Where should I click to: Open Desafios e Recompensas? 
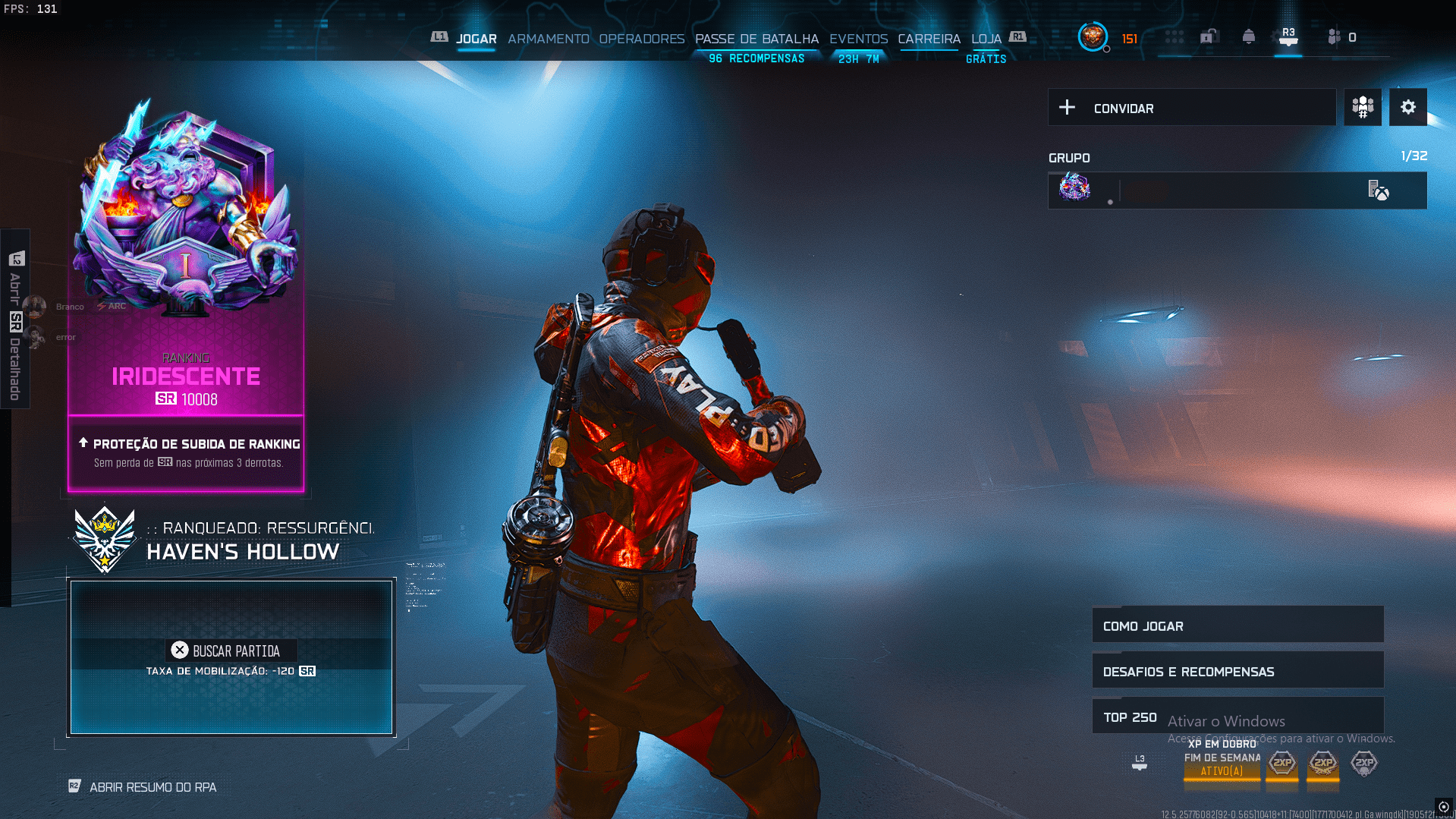[x=1237, y=671]
